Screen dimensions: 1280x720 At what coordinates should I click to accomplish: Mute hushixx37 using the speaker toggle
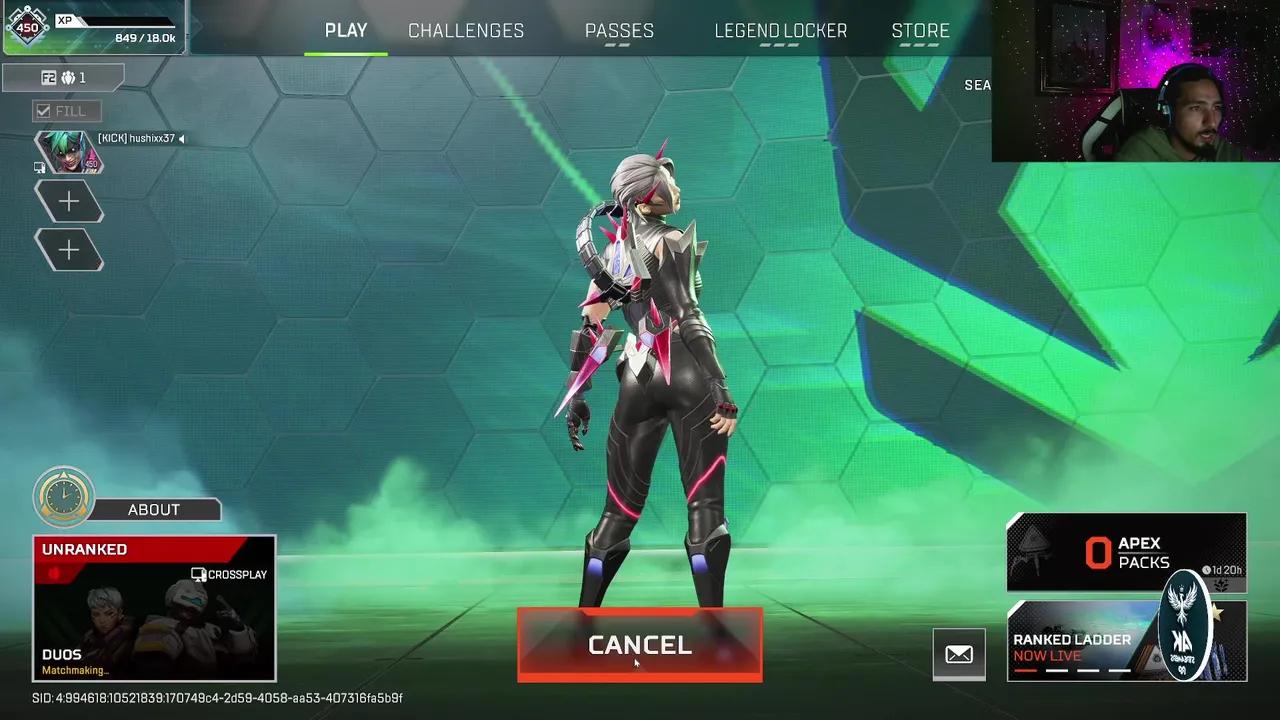click(183, 139)
